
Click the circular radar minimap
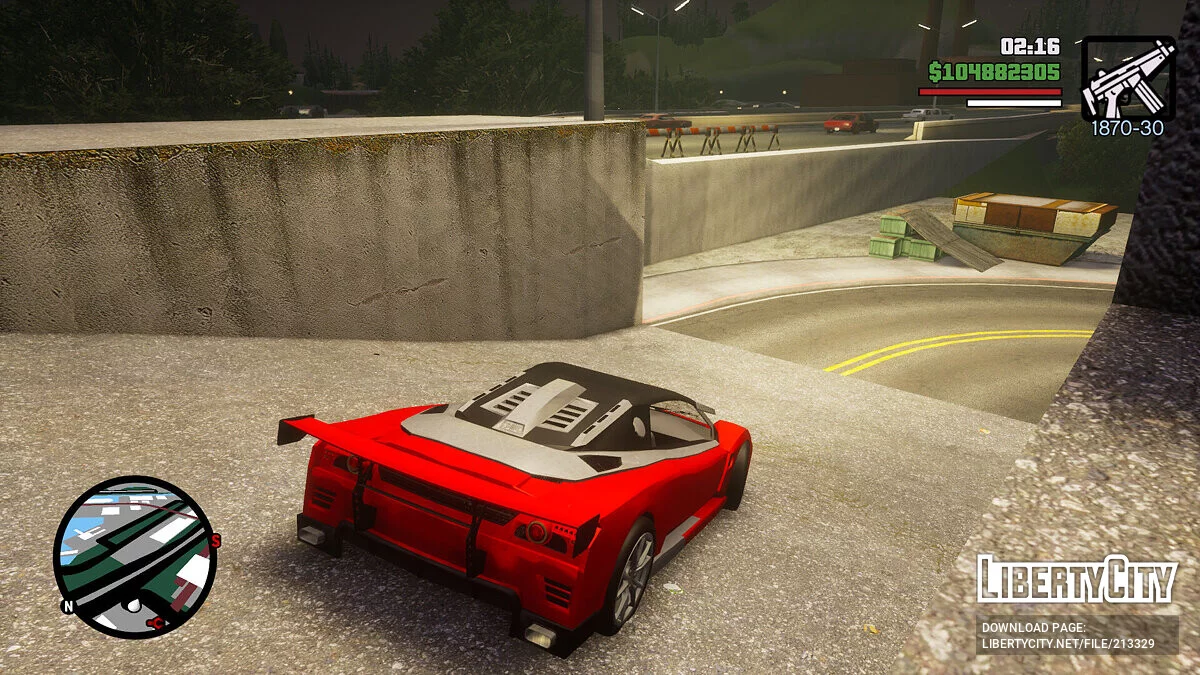point(133,556)
